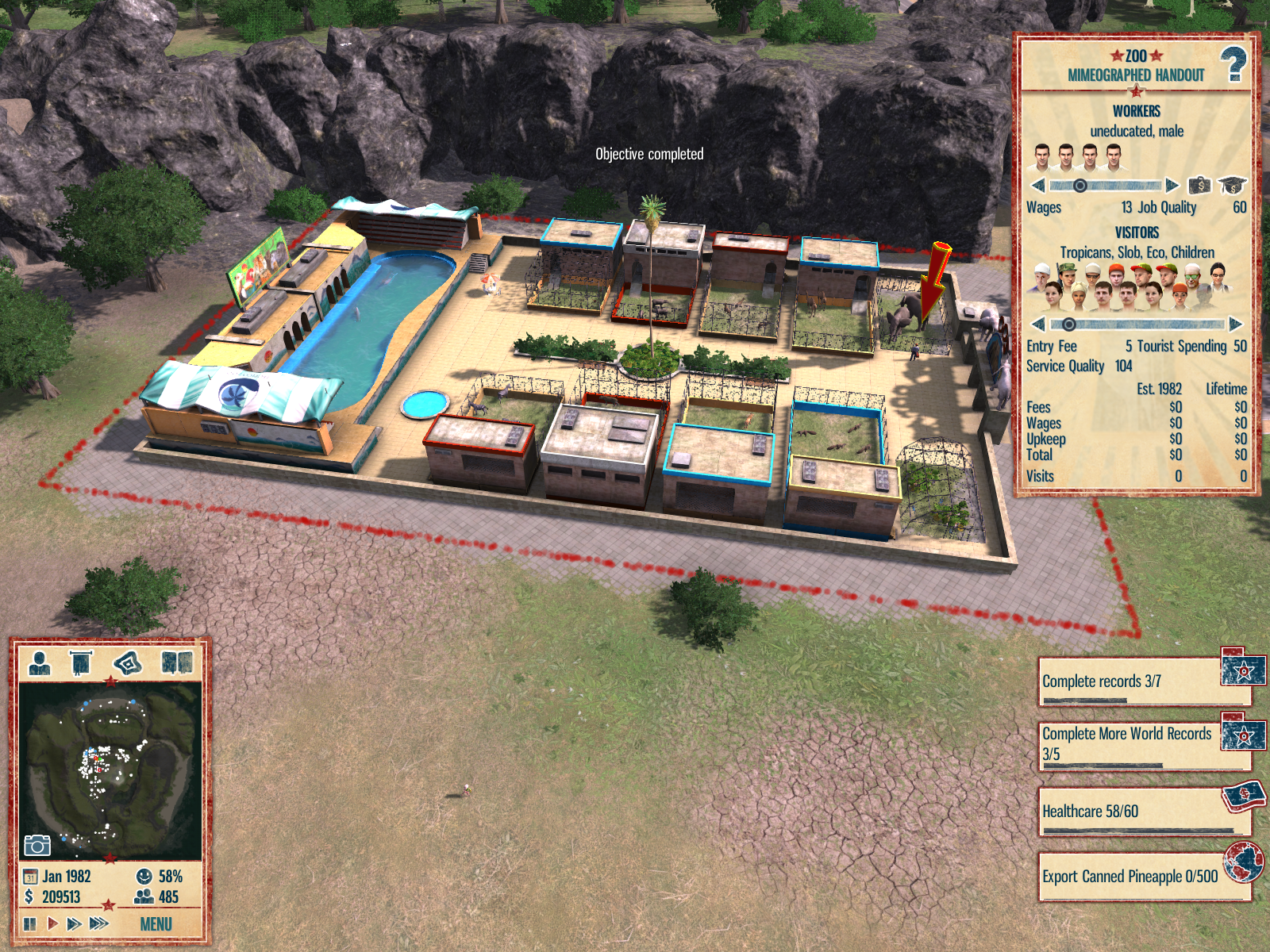
Task: Pause the game
Action: pos(30,923)
